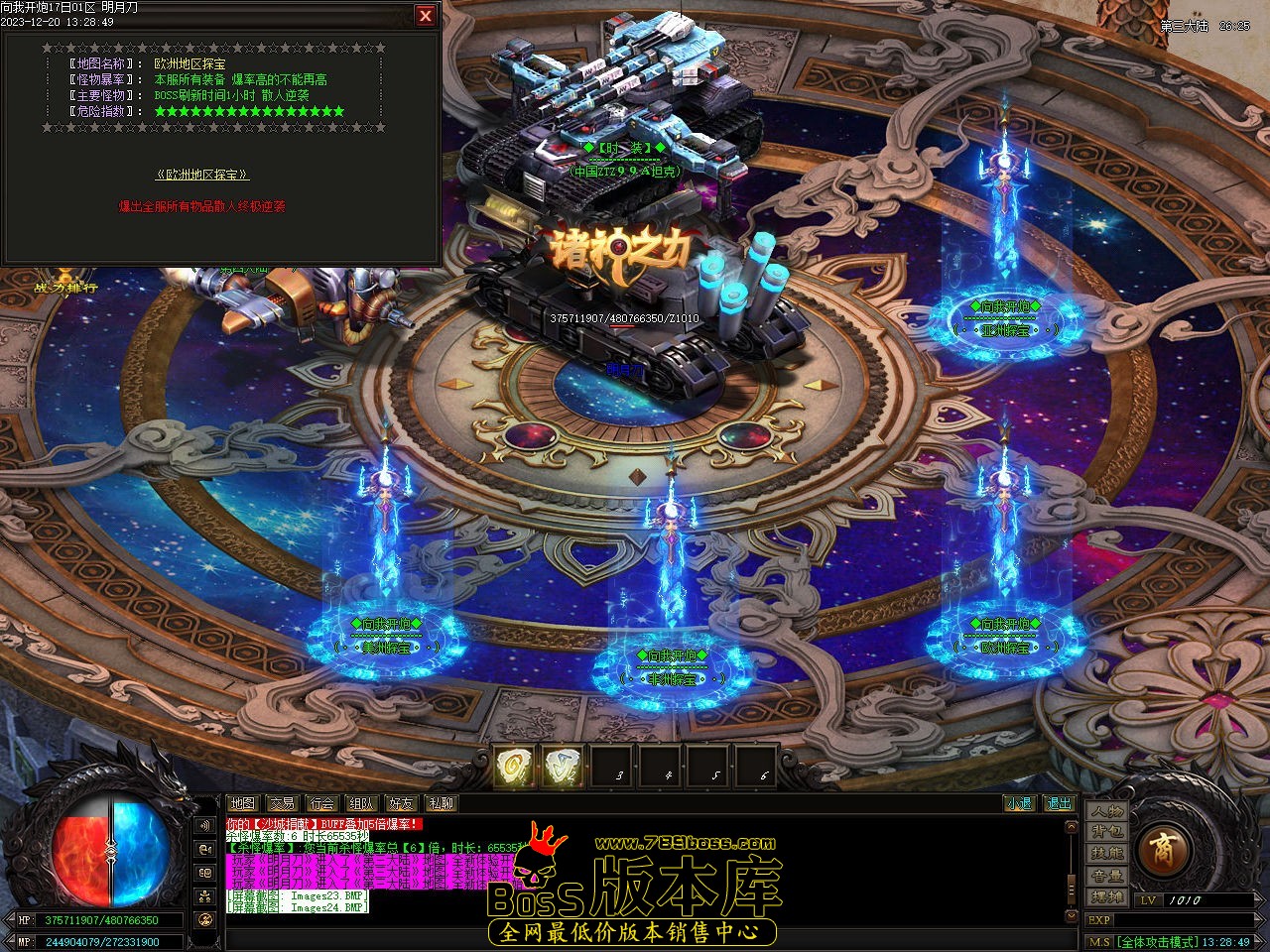The image size is (1270, 952).
Task: Open the 交易 trade button
Action: pyautogui.click(x=282, y=803)
